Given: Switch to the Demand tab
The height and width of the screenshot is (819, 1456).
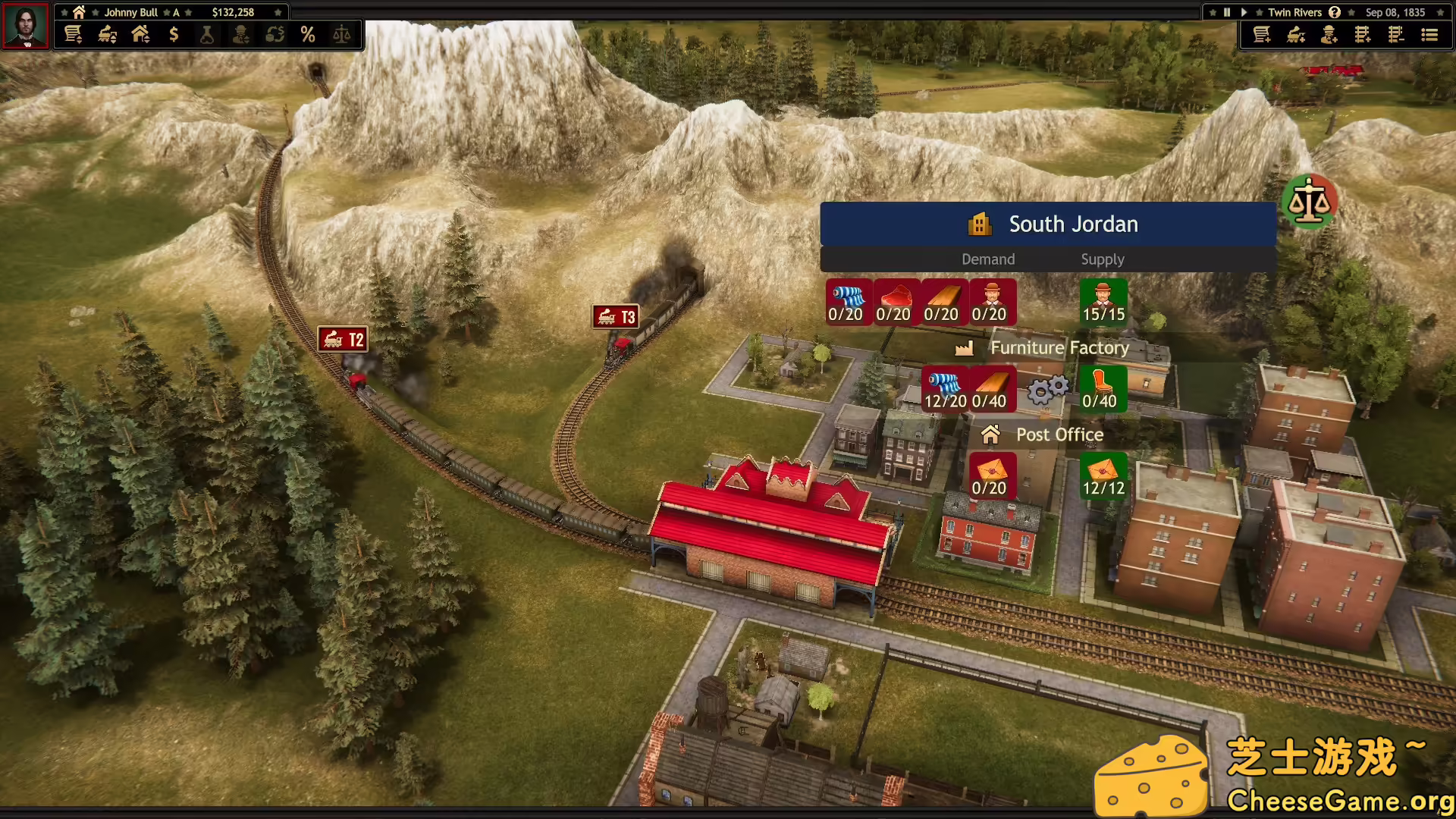Looking at the screenshot, I should click(x=987, y=259).
